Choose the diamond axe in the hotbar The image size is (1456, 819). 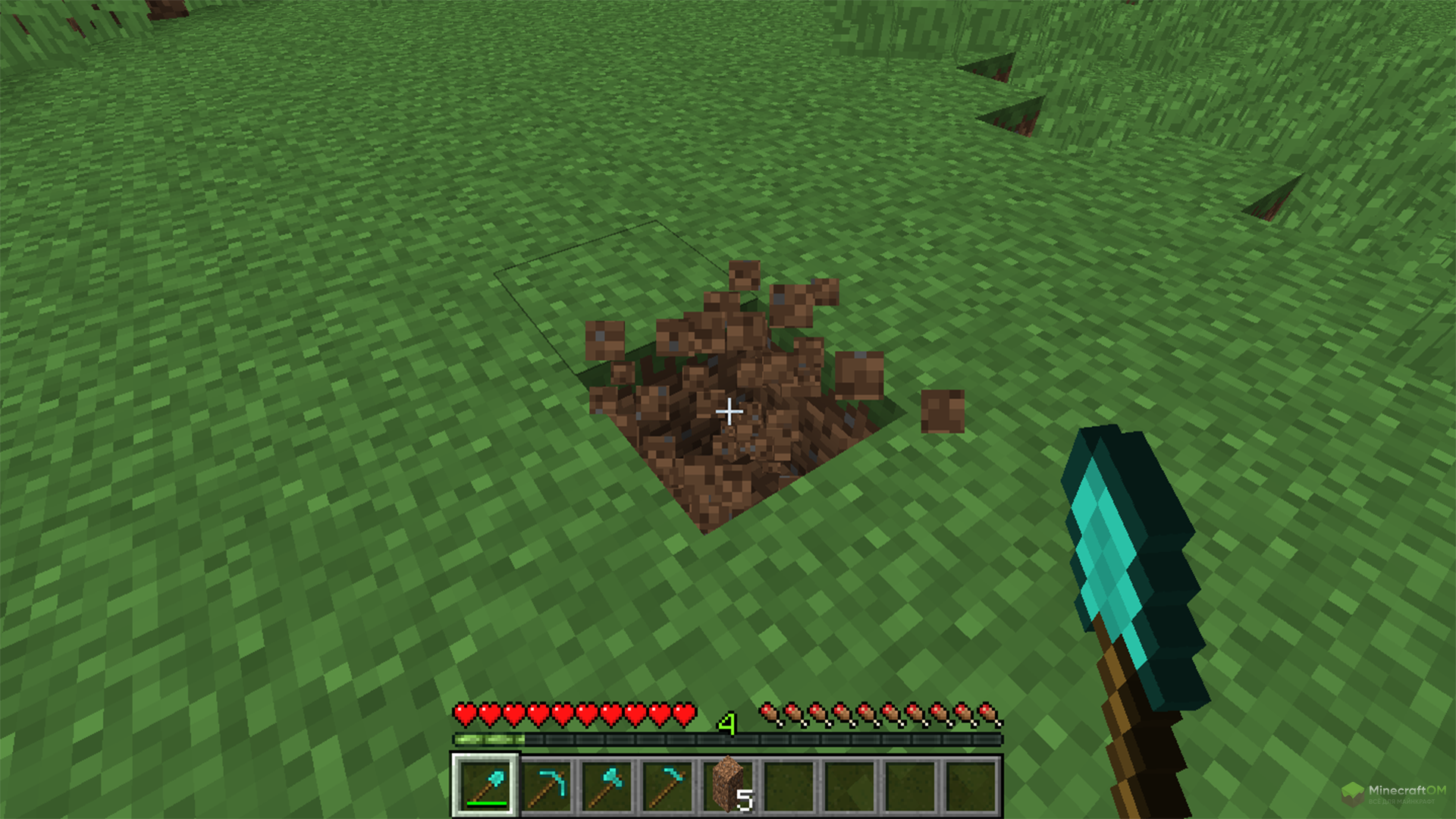point(607,785)
